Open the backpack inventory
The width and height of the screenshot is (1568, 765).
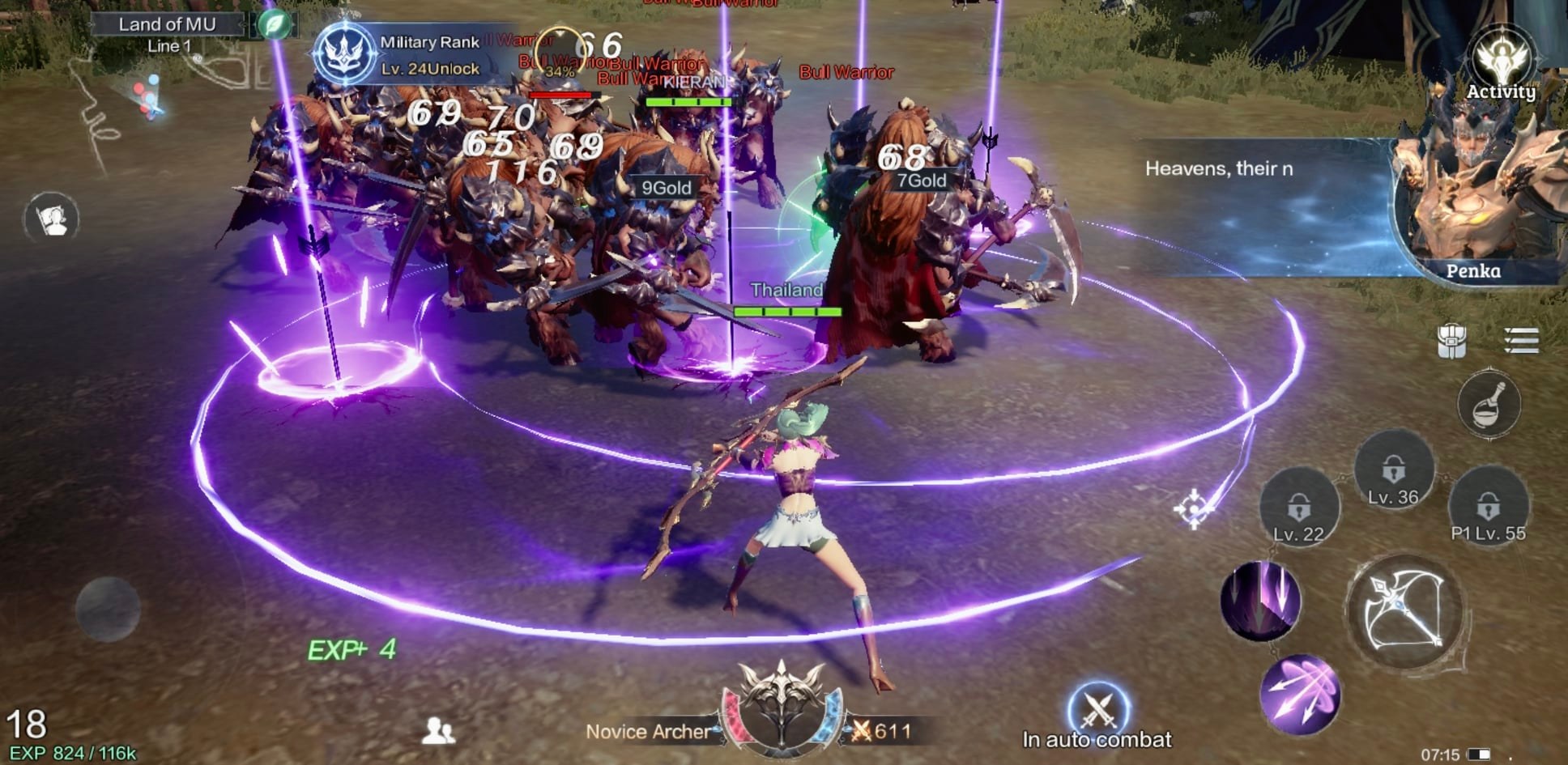(x=1451, y=341)
